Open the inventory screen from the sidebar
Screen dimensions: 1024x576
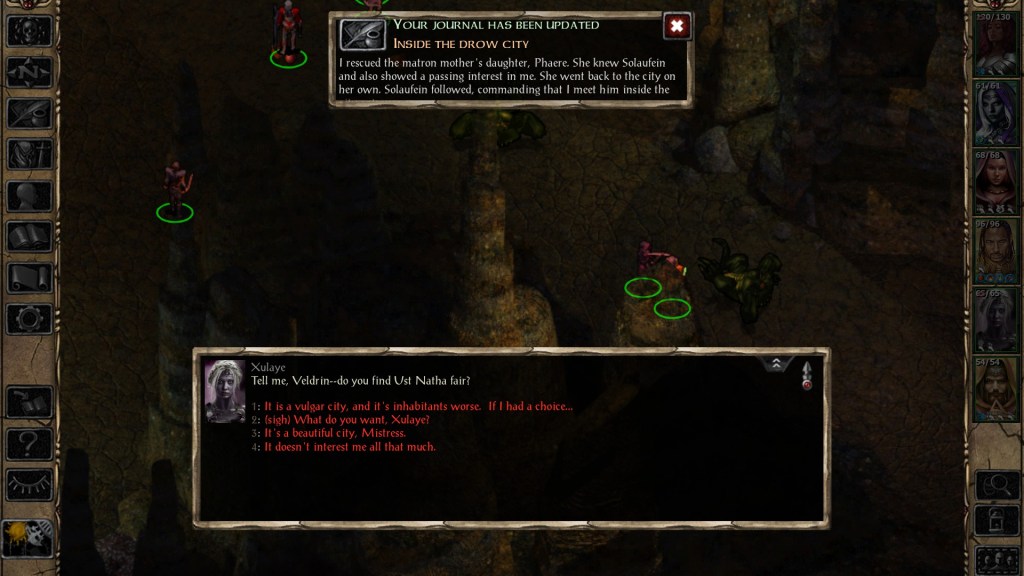29,154
